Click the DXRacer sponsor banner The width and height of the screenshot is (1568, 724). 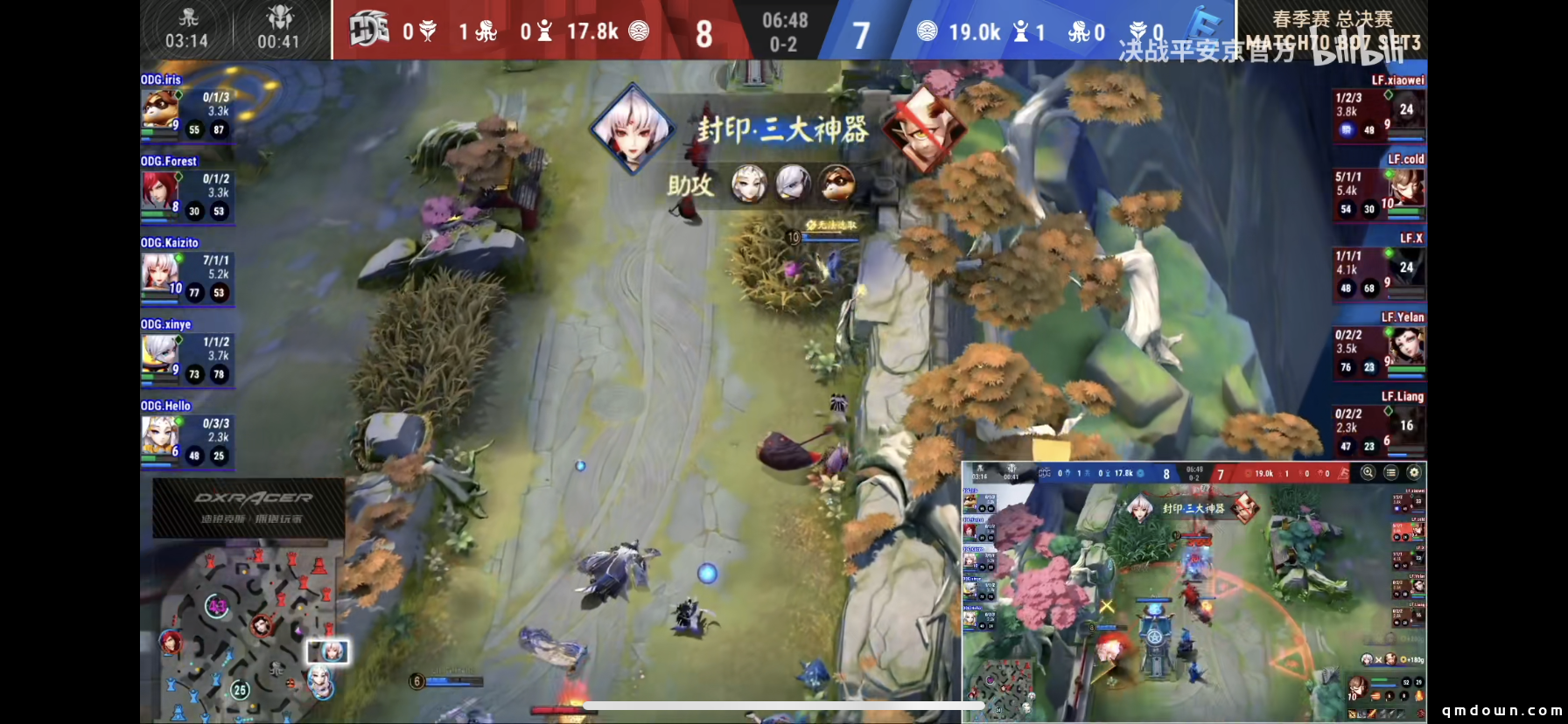(x=249, y=507)
